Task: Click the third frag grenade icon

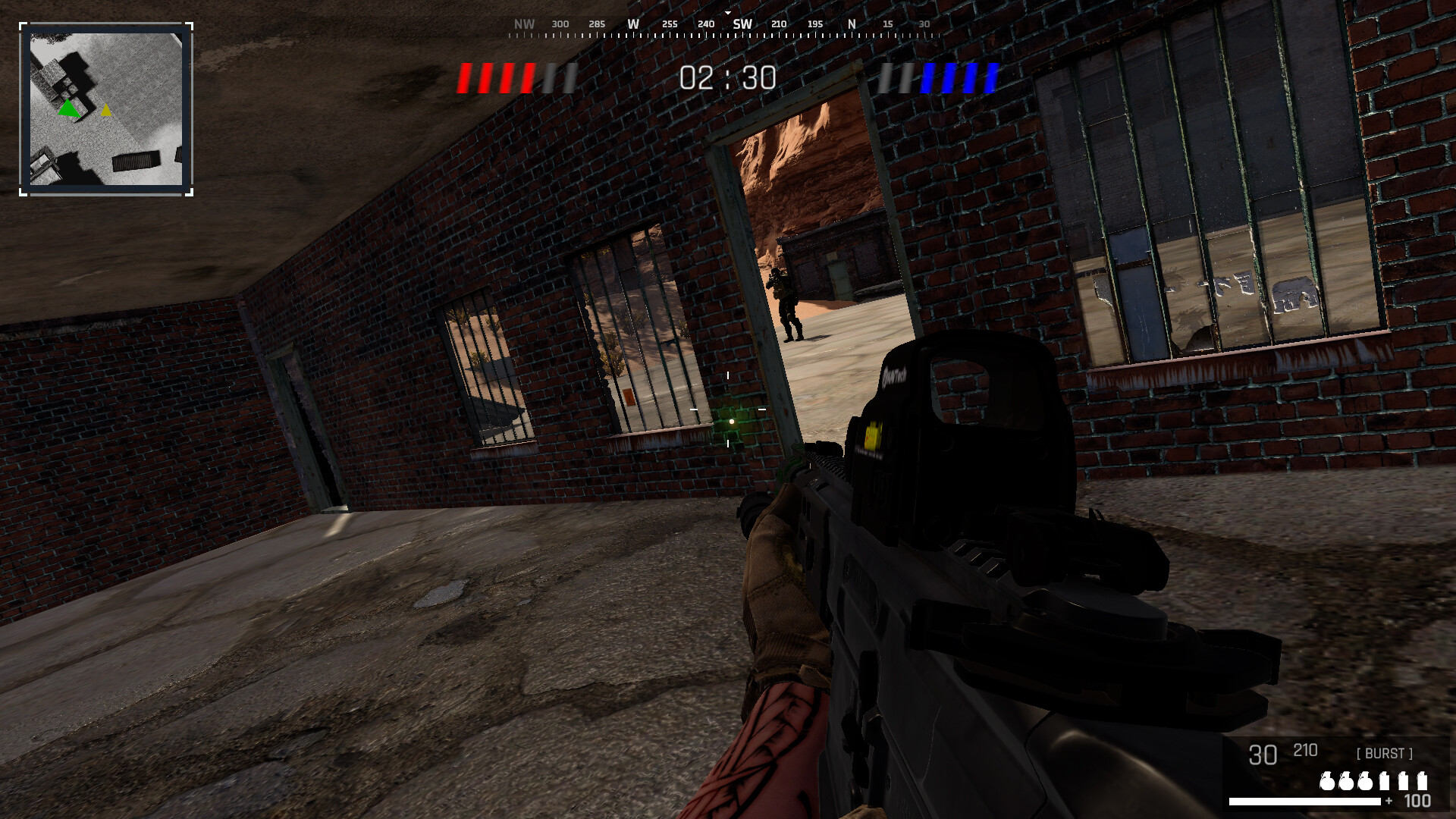Action: (x=1365, y=780)
